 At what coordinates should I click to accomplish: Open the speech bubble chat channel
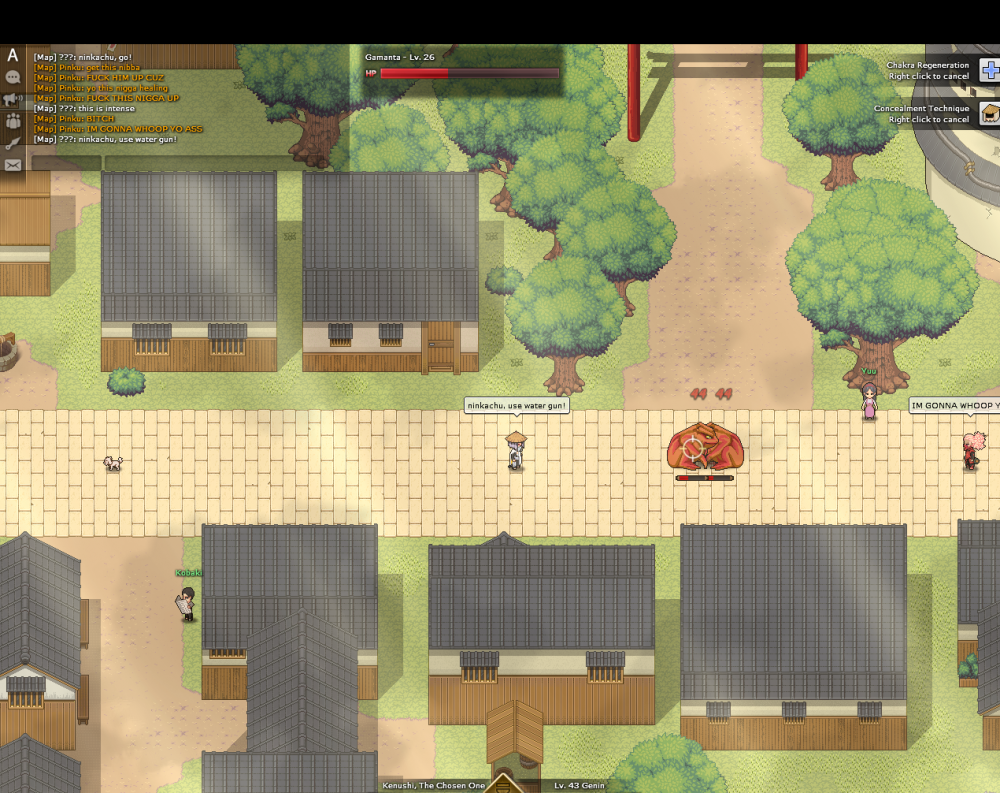pyautogui.click(x=13, y=77)
